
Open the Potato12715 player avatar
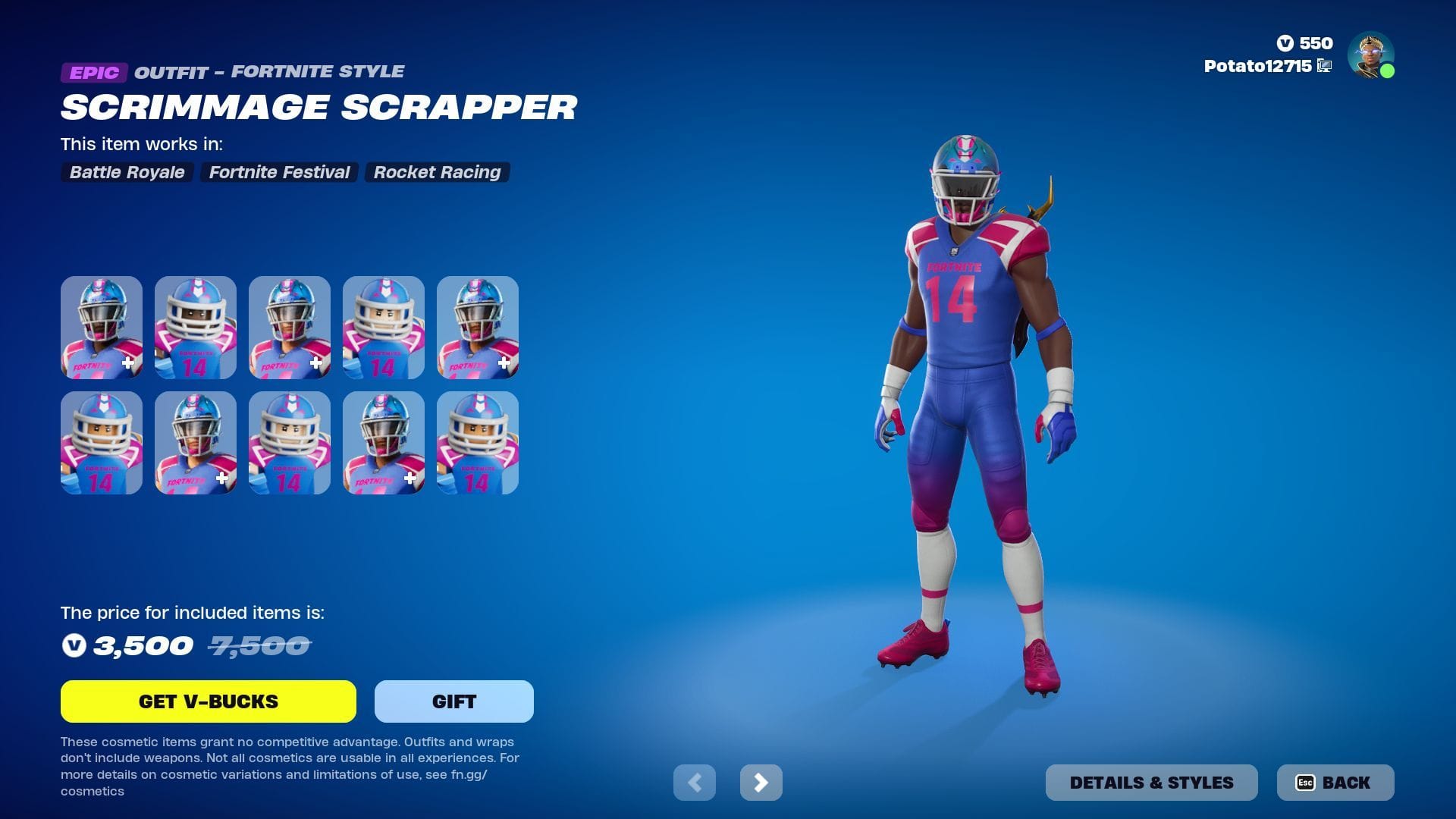[x=1370, y=54]
